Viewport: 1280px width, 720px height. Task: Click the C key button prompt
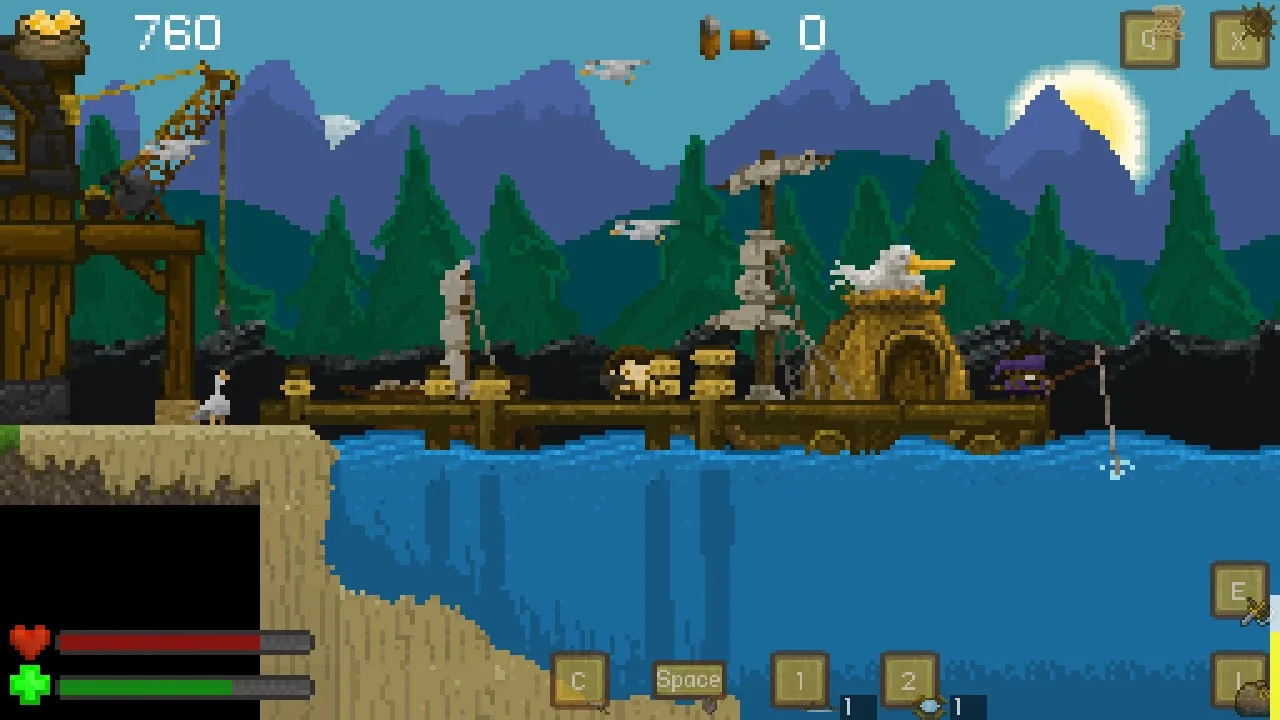coord(578,680)
